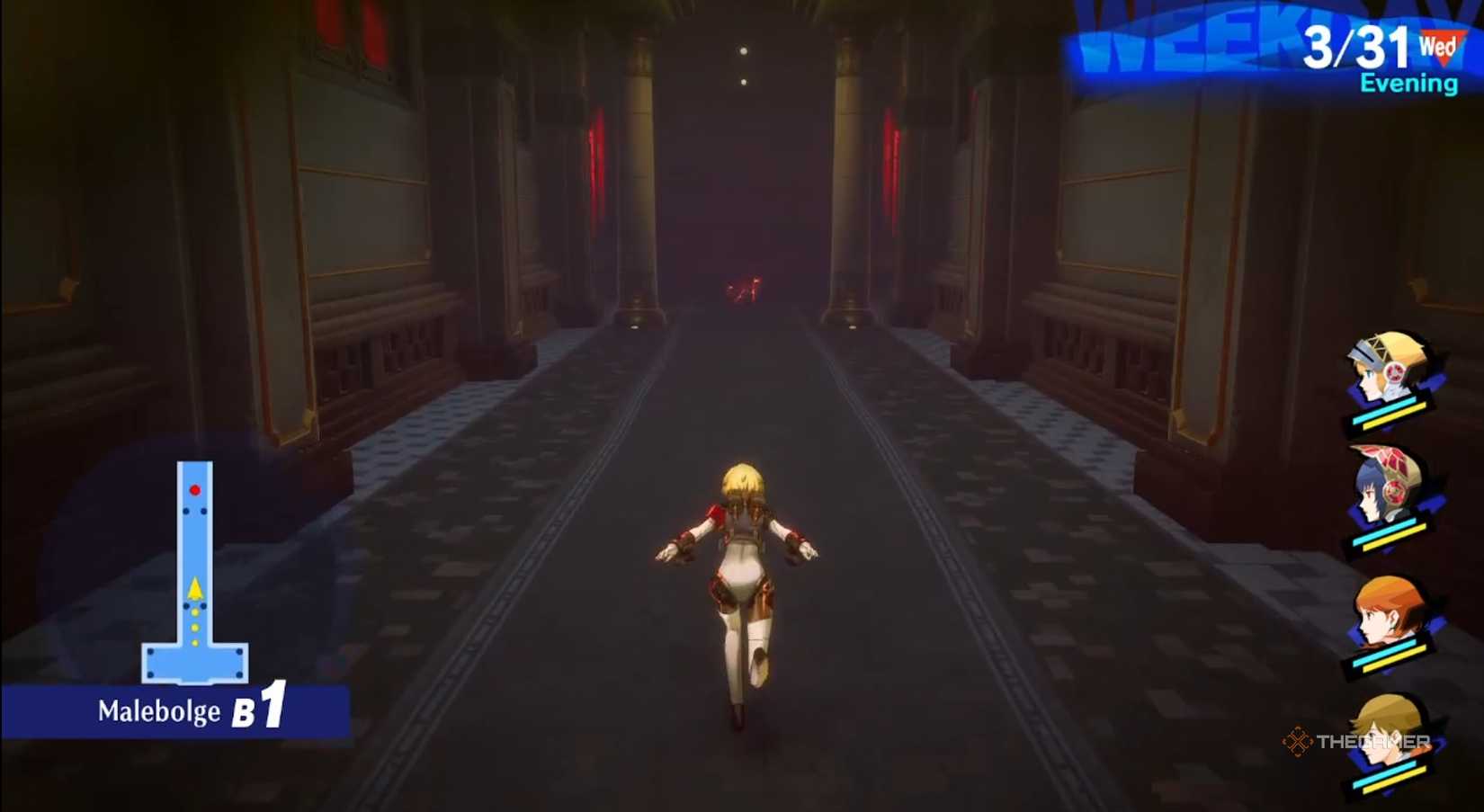Click the yellow player arrow on the minimap
Image resolution: width=1484 pixels, height=812 pixels.
[x=193, y=588]
